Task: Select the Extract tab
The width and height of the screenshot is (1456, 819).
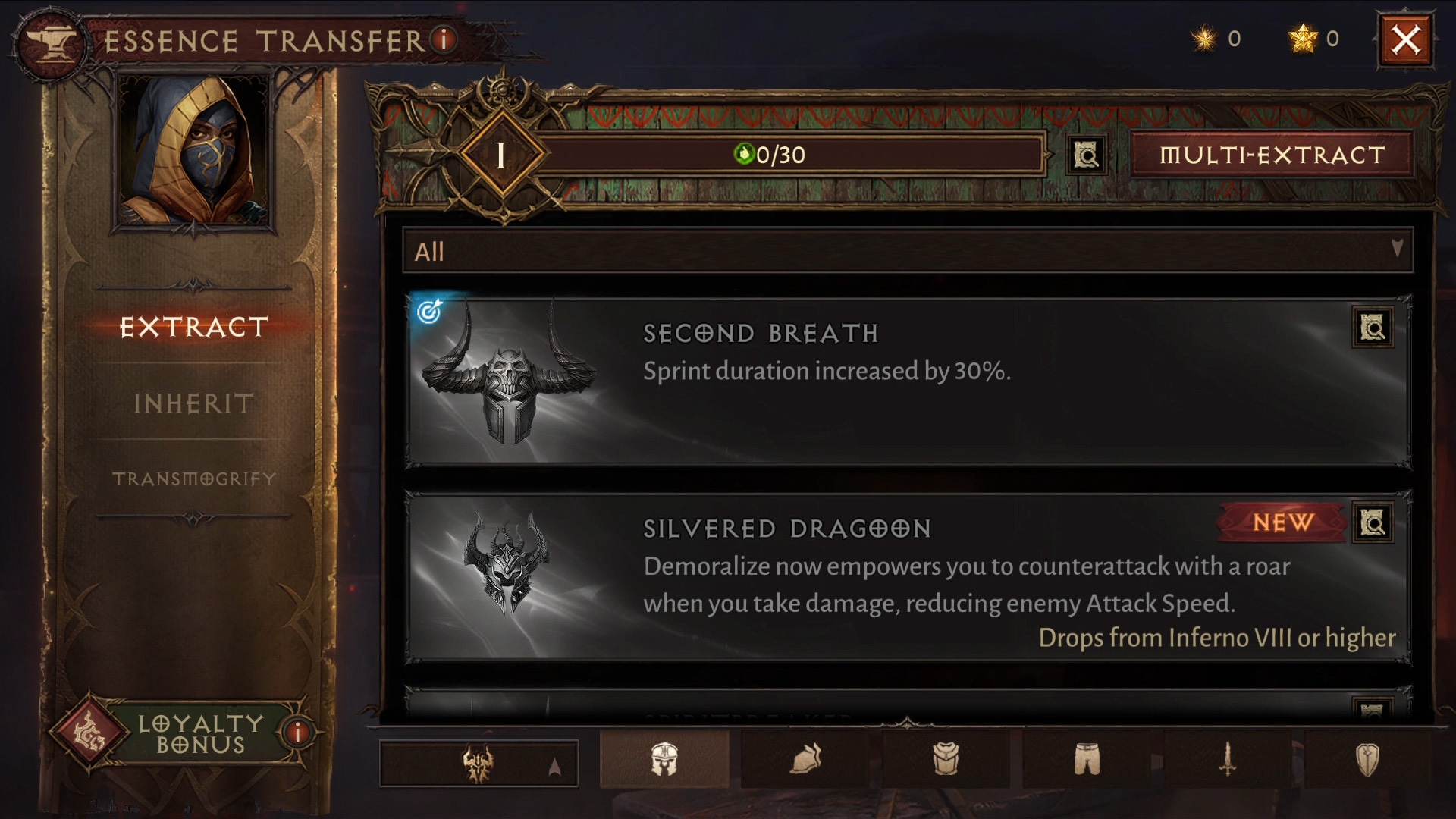Action: click(x=193, y=327)
